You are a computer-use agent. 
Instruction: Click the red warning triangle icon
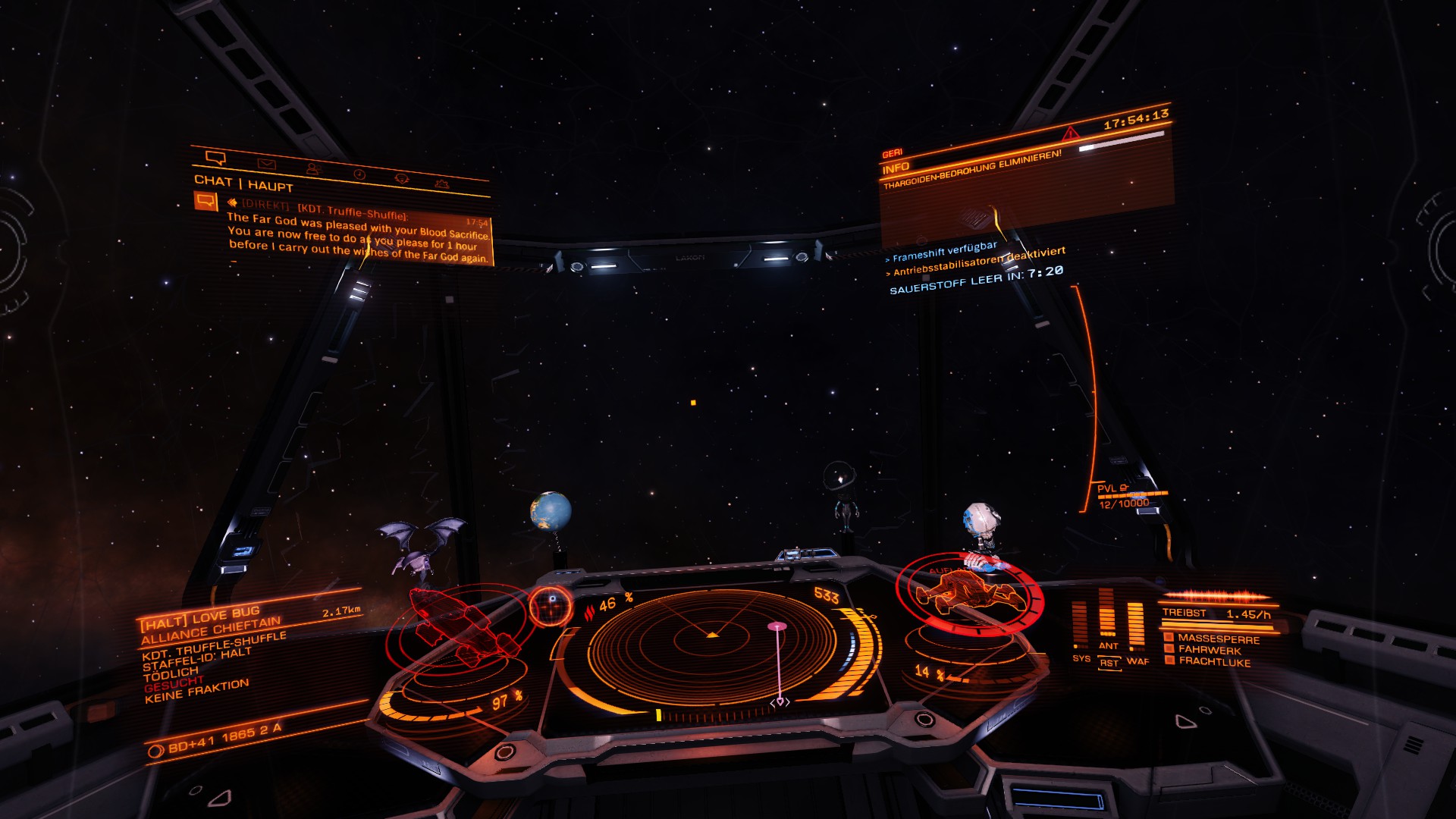pos(1070,134)
